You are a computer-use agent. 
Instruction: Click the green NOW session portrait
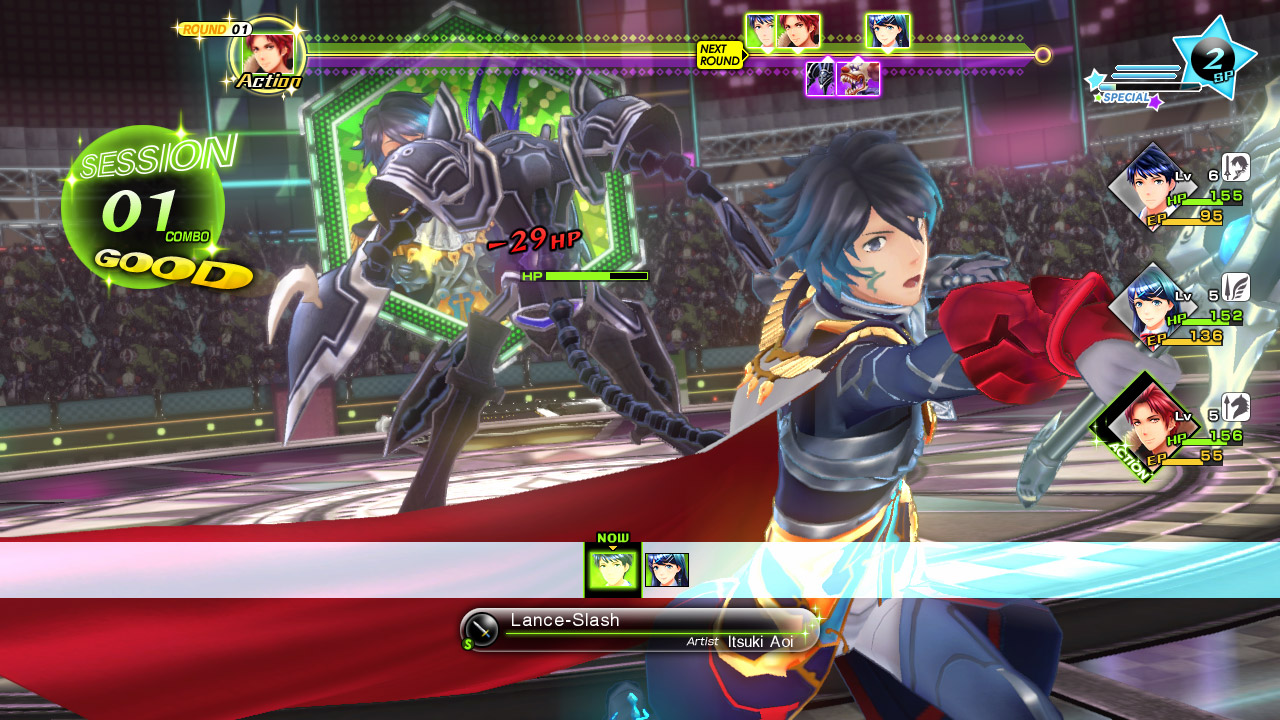612,570
